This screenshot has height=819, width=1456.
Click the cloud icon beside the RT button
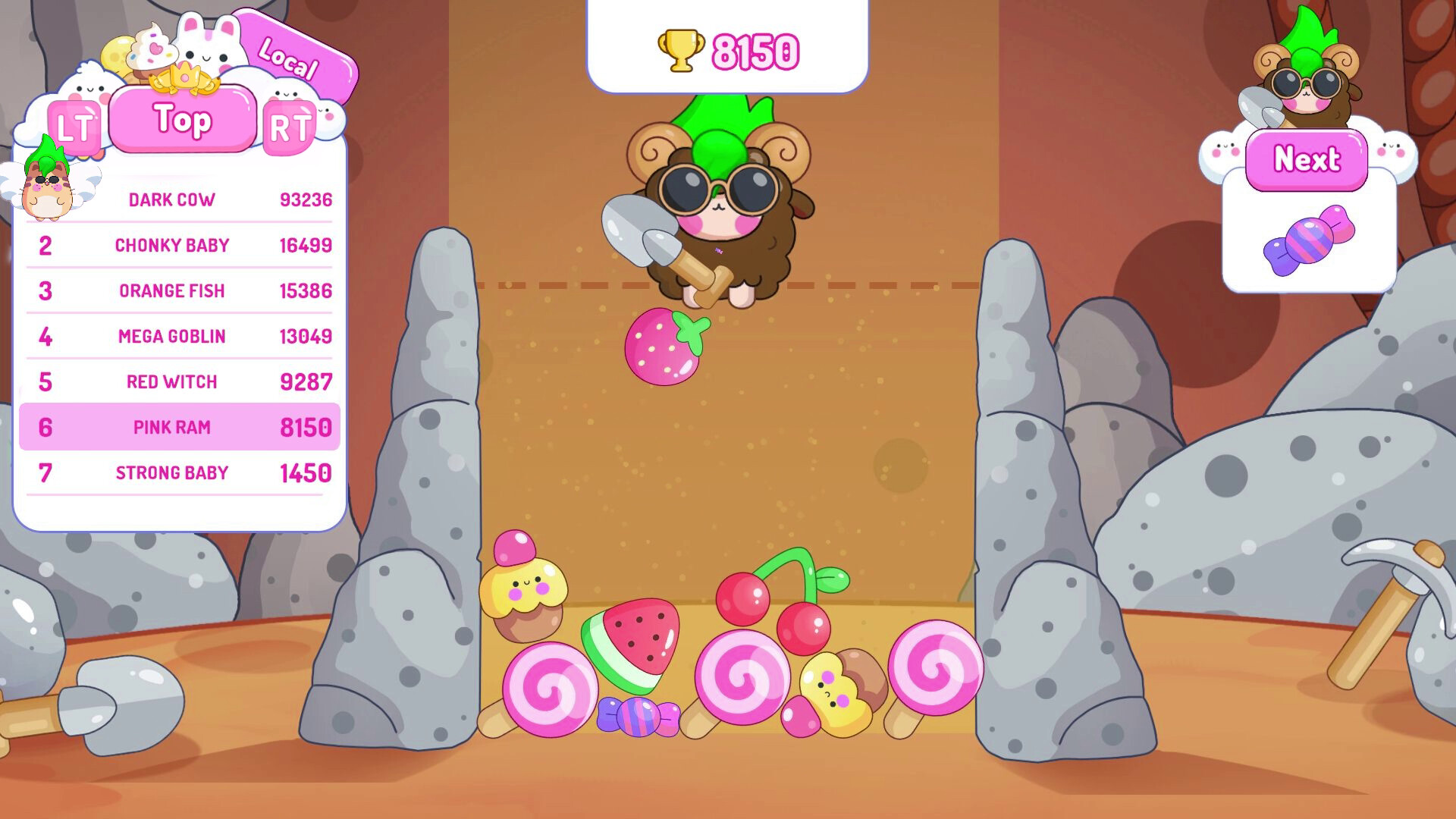[x=326, y=118]
